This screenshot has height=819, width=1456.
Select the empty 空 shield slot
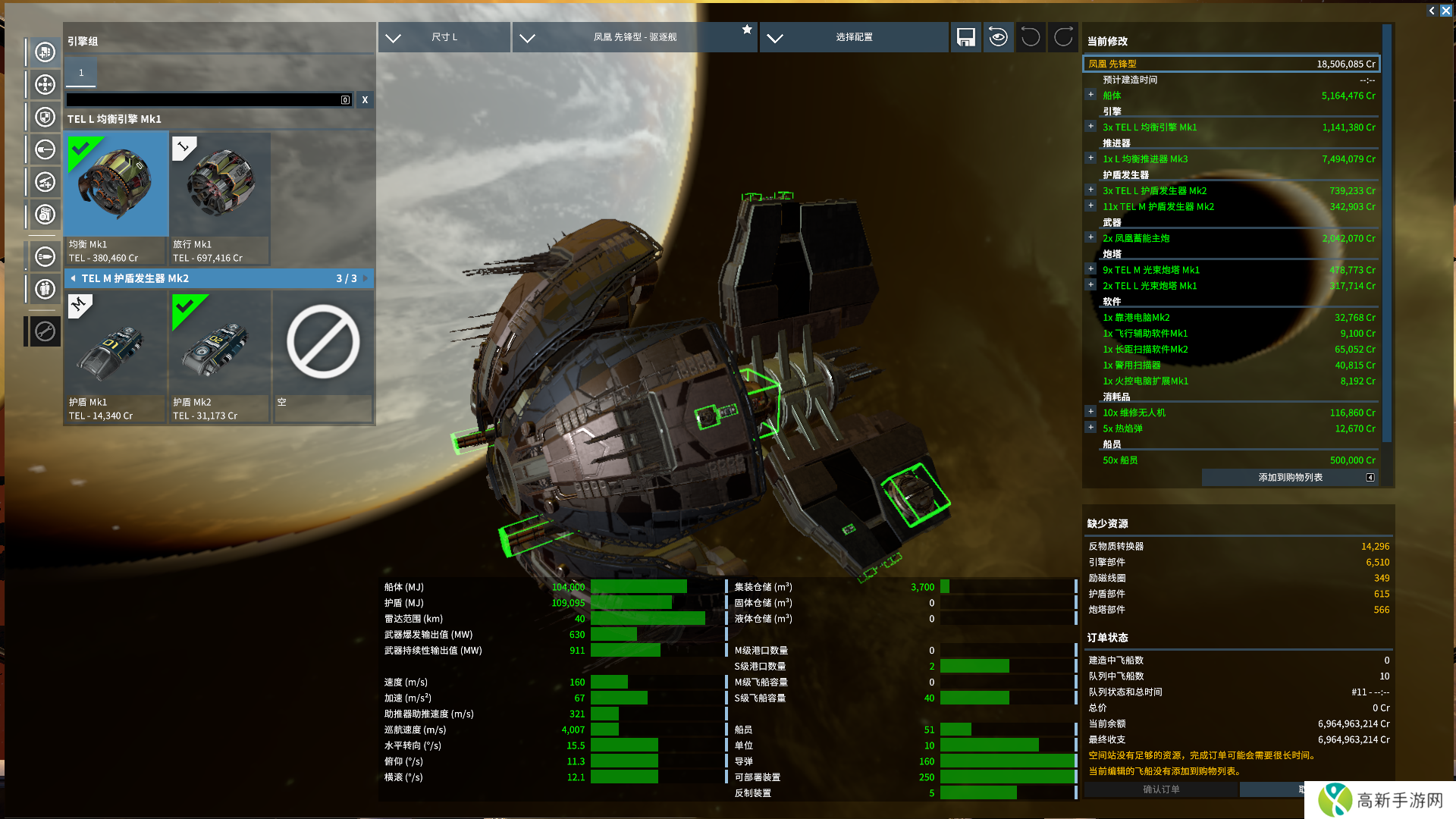click(323, 356)
